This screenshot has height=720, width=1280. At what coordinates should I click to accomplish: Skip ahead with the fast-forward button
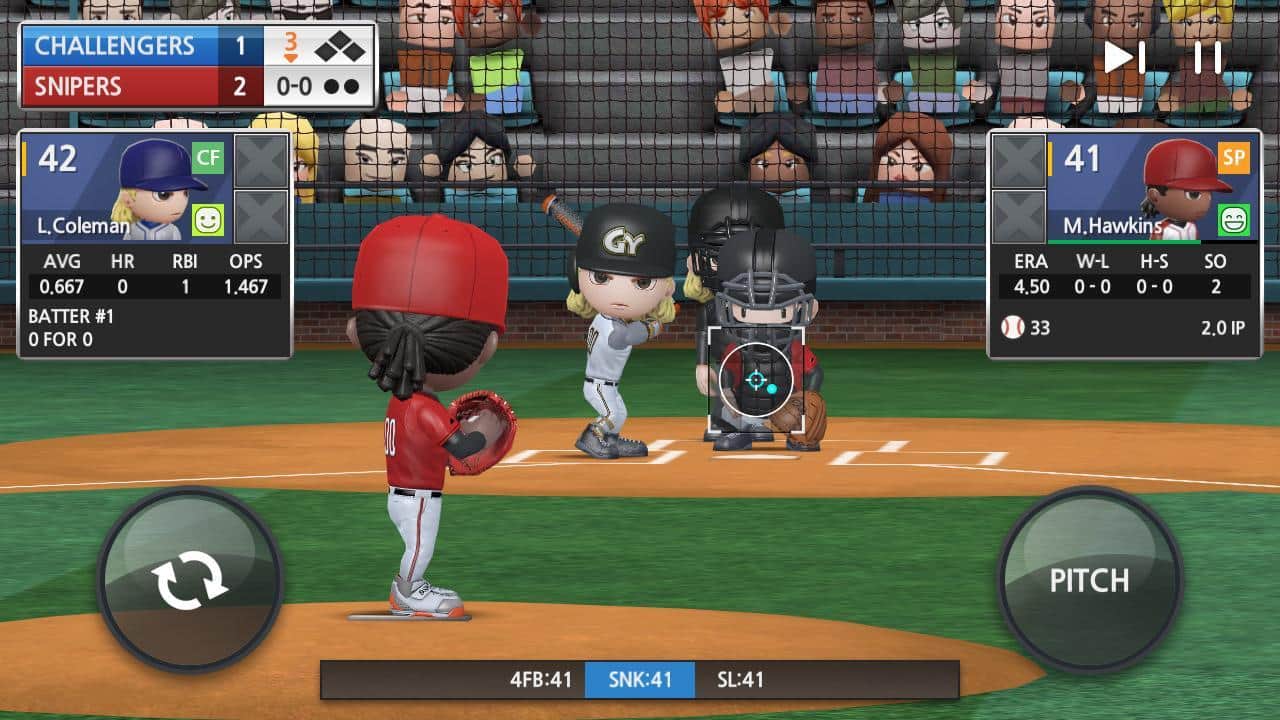coord(1124,57)
